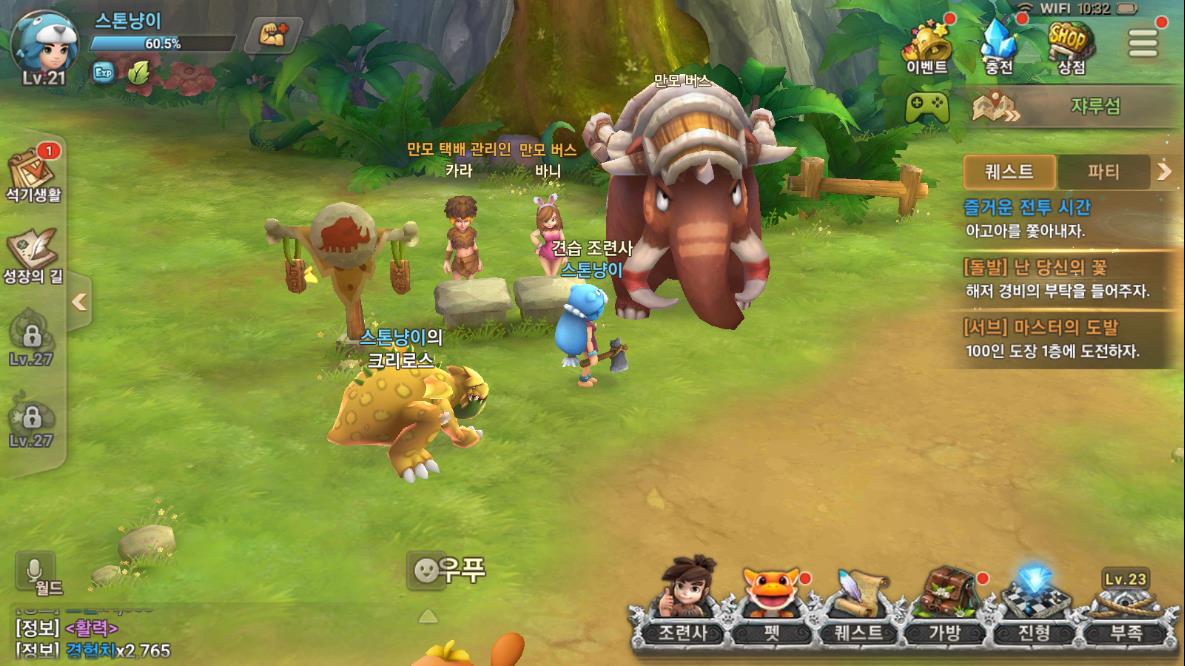Open 석기생활 from the side panel
Viewport: 1185px width, 666px height.
pos(34,177)
